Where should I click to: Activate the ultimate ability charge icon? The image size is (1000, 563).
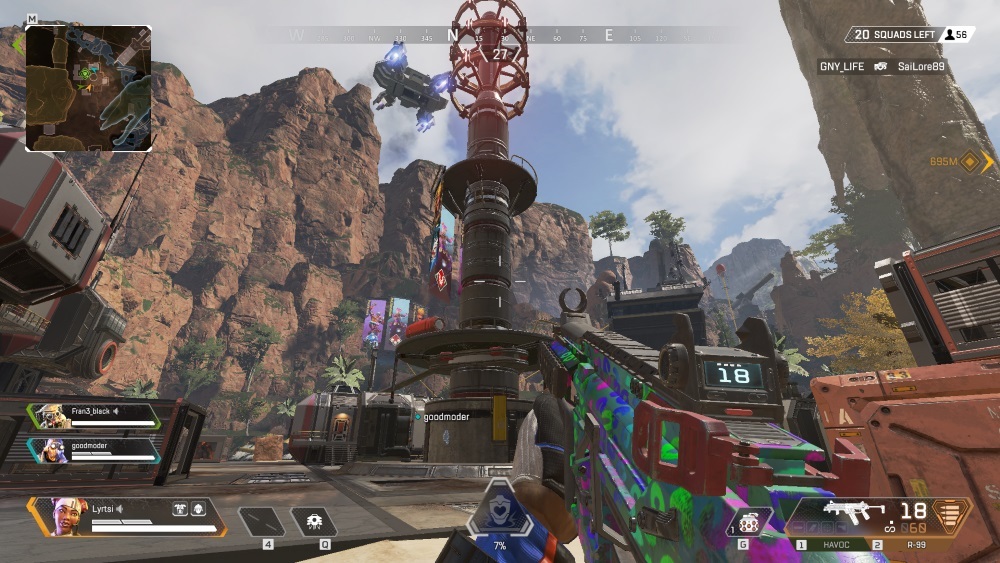[499, 514]
